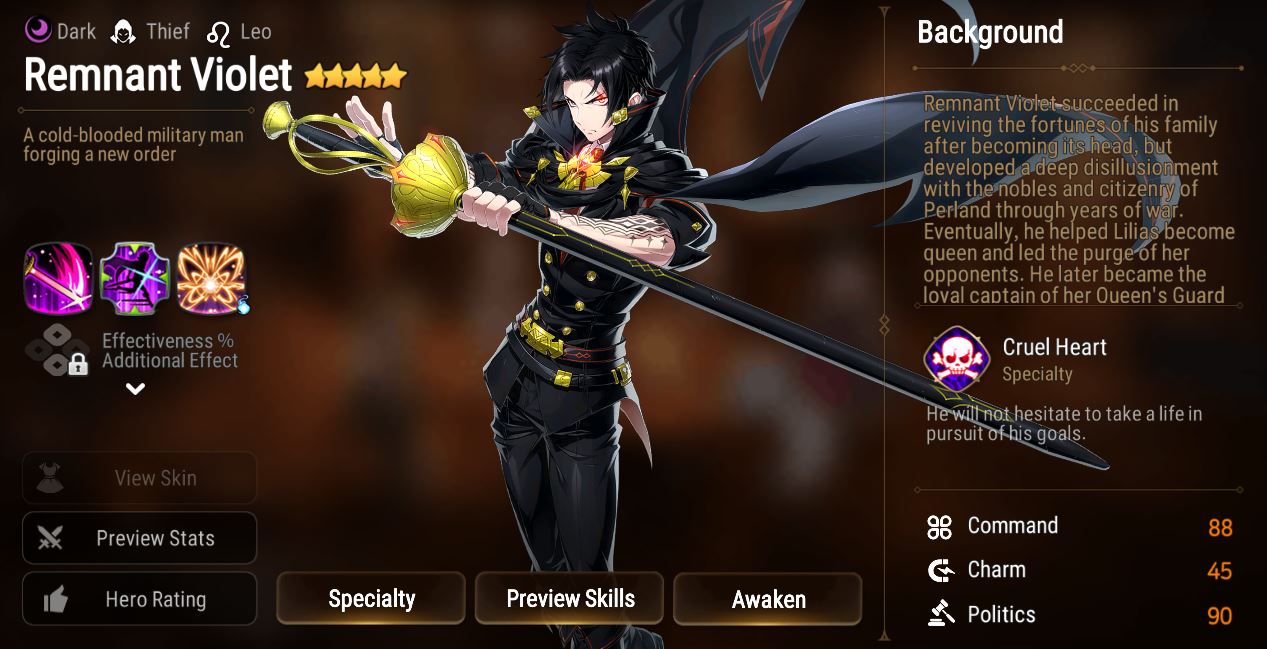Click the Thief class icon
This screenshot has height=649, width=1267.
[124, 31]
